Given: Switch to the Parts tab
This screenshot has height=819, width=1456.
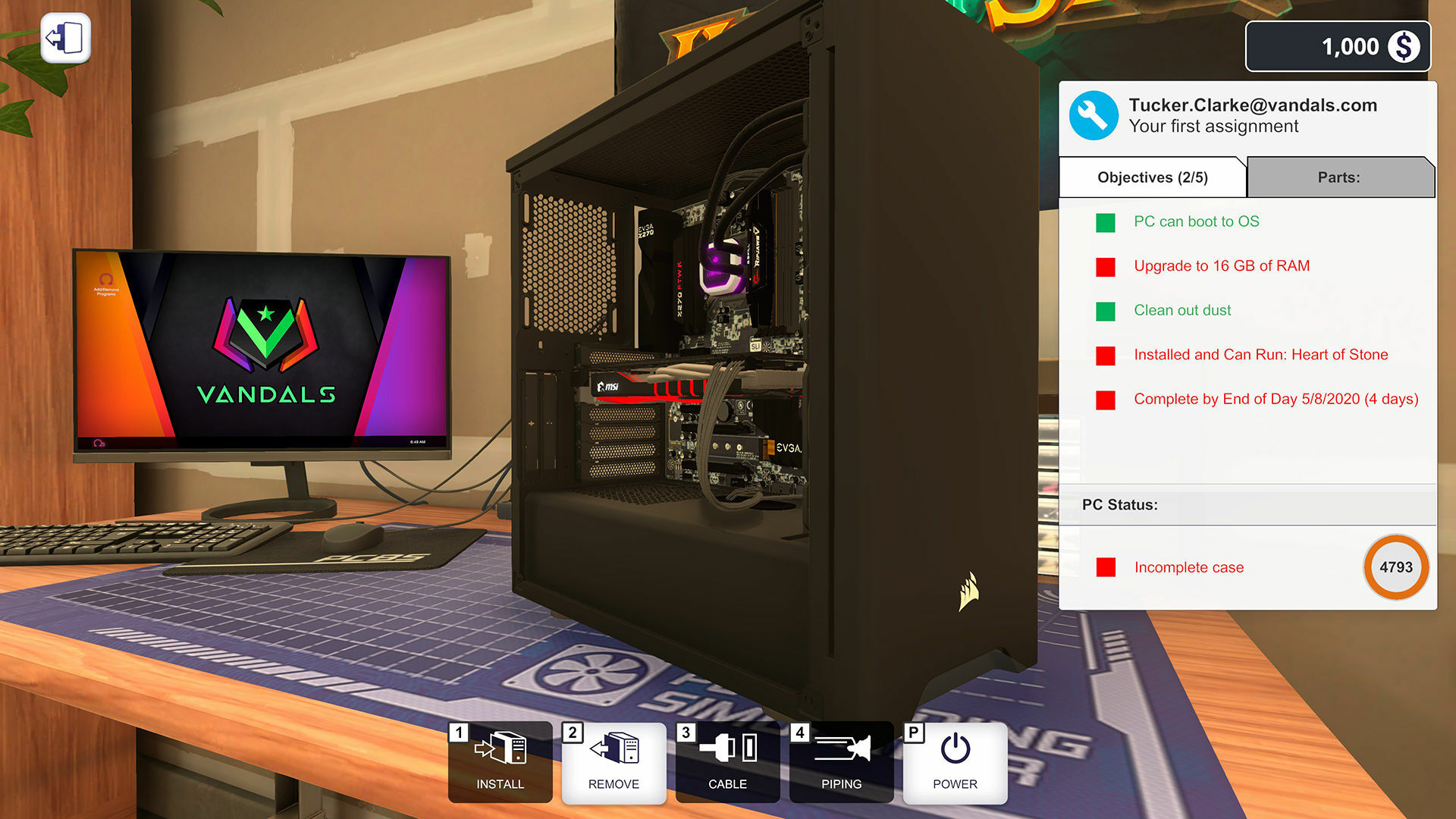Looking at the screenshot, I should coord(1340,177).
